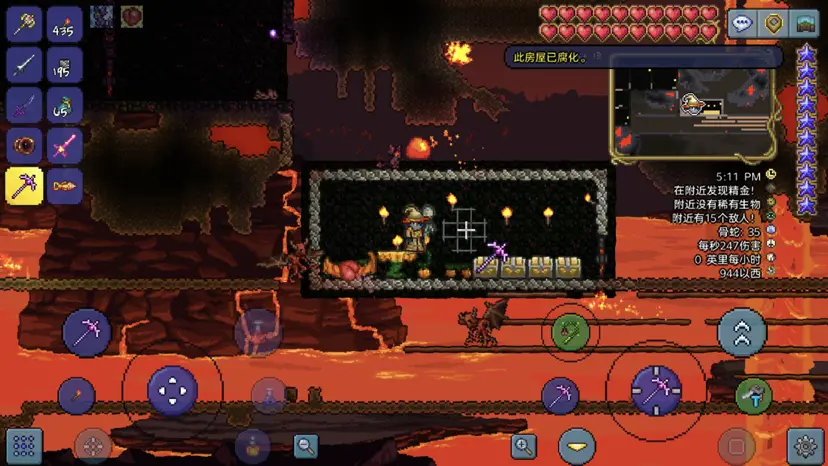Tap the grappling hook button
The width and height of the screenshot is (828, 466).
[x=570, y=331]
